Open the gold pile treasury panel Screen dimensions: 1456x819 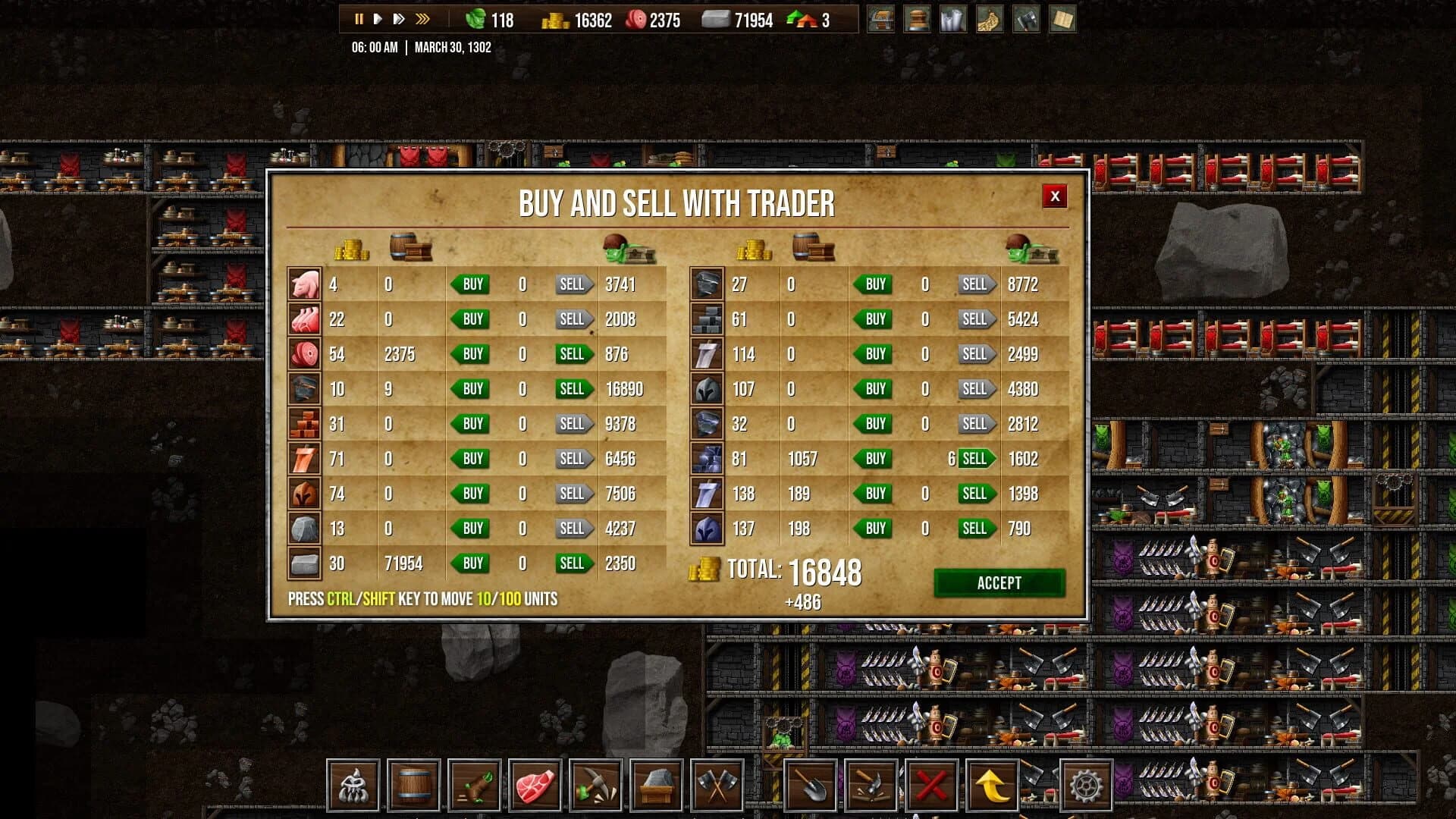(990, 20)
